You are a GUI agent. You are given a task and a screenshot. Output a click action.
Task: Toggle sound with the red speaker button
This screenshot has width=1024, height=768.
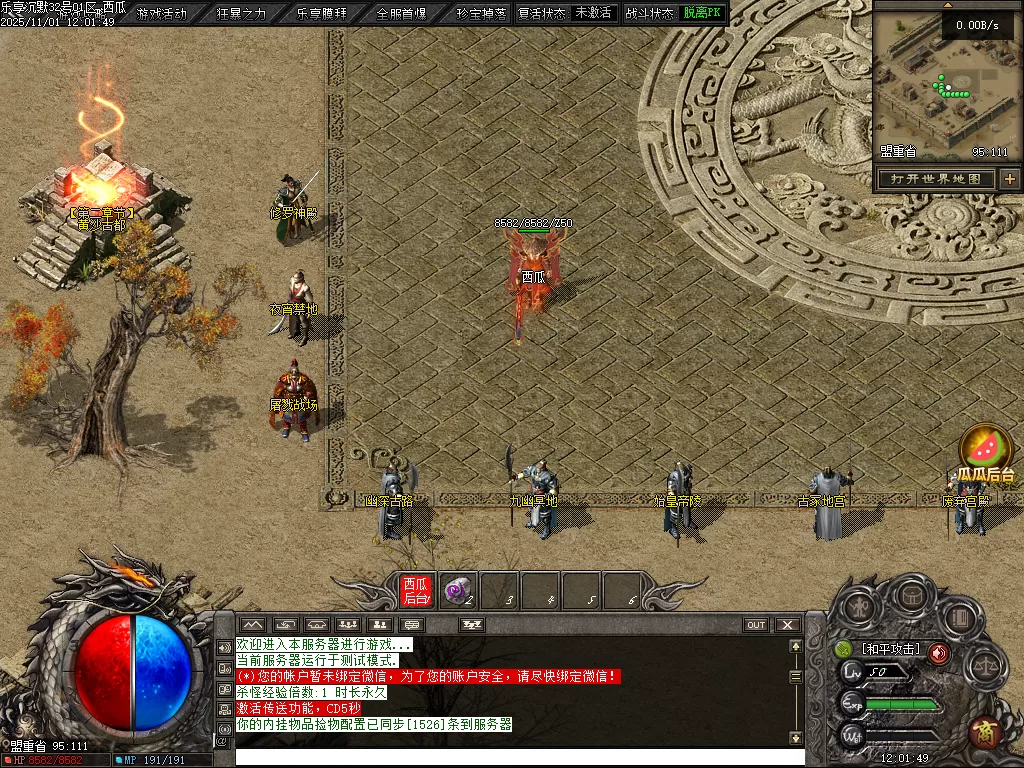[x=939, y=653]
